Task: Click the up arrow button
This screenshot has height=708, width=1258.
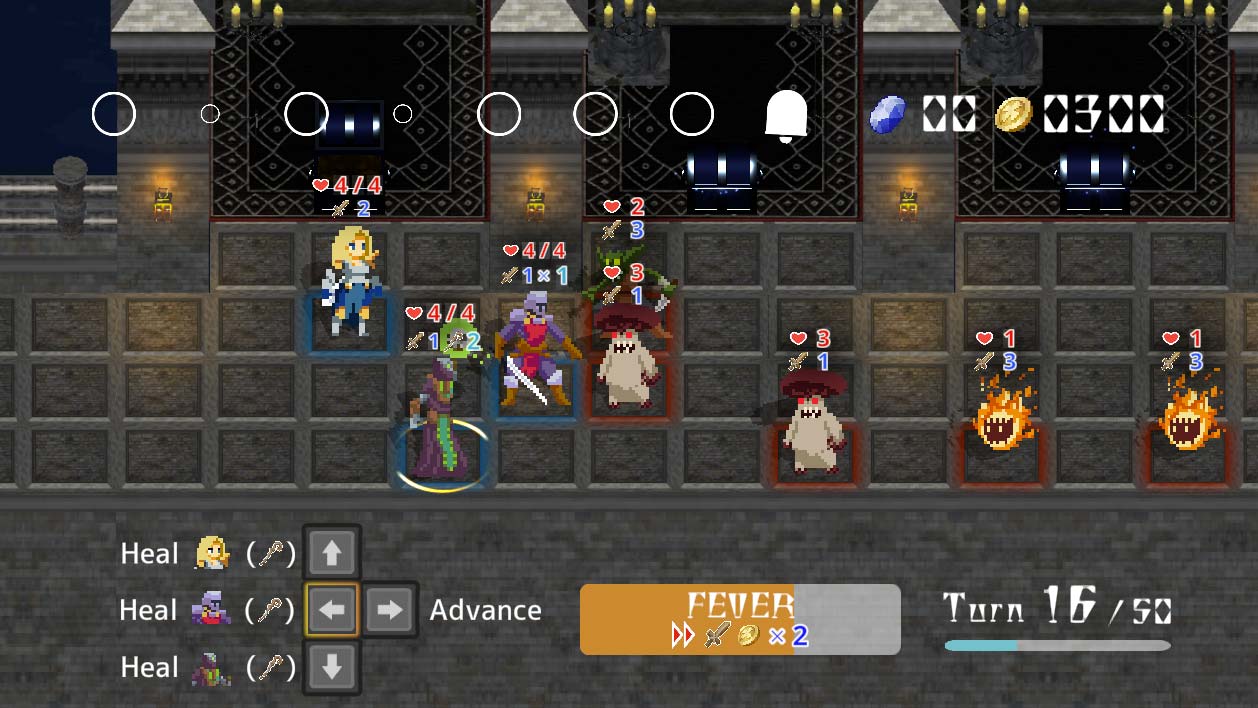Action: 332,553
